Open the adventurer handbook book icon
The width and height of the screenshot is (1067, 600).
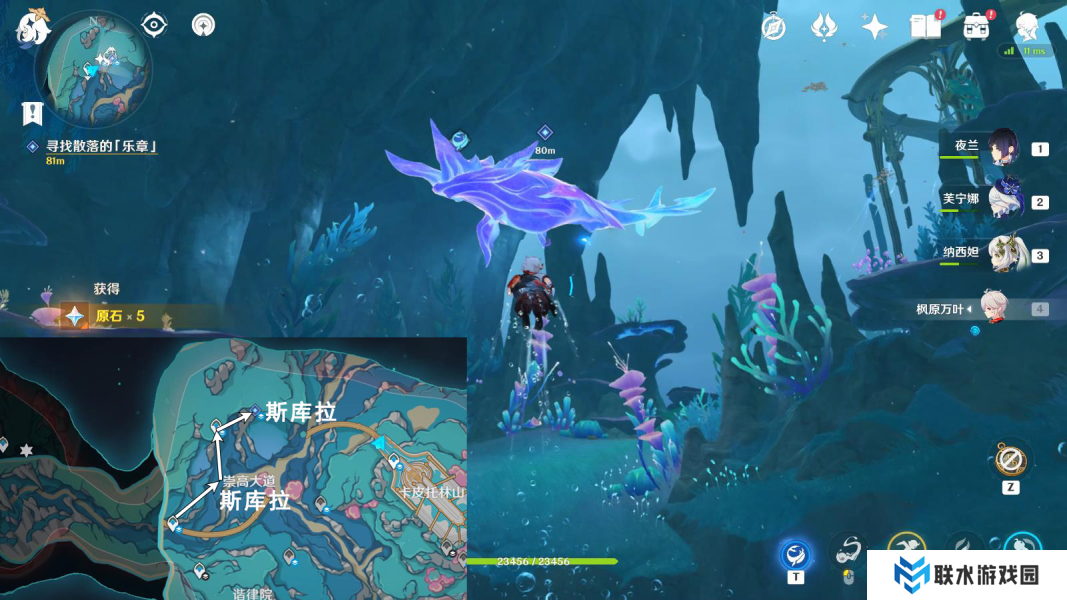tap(925, 27)
